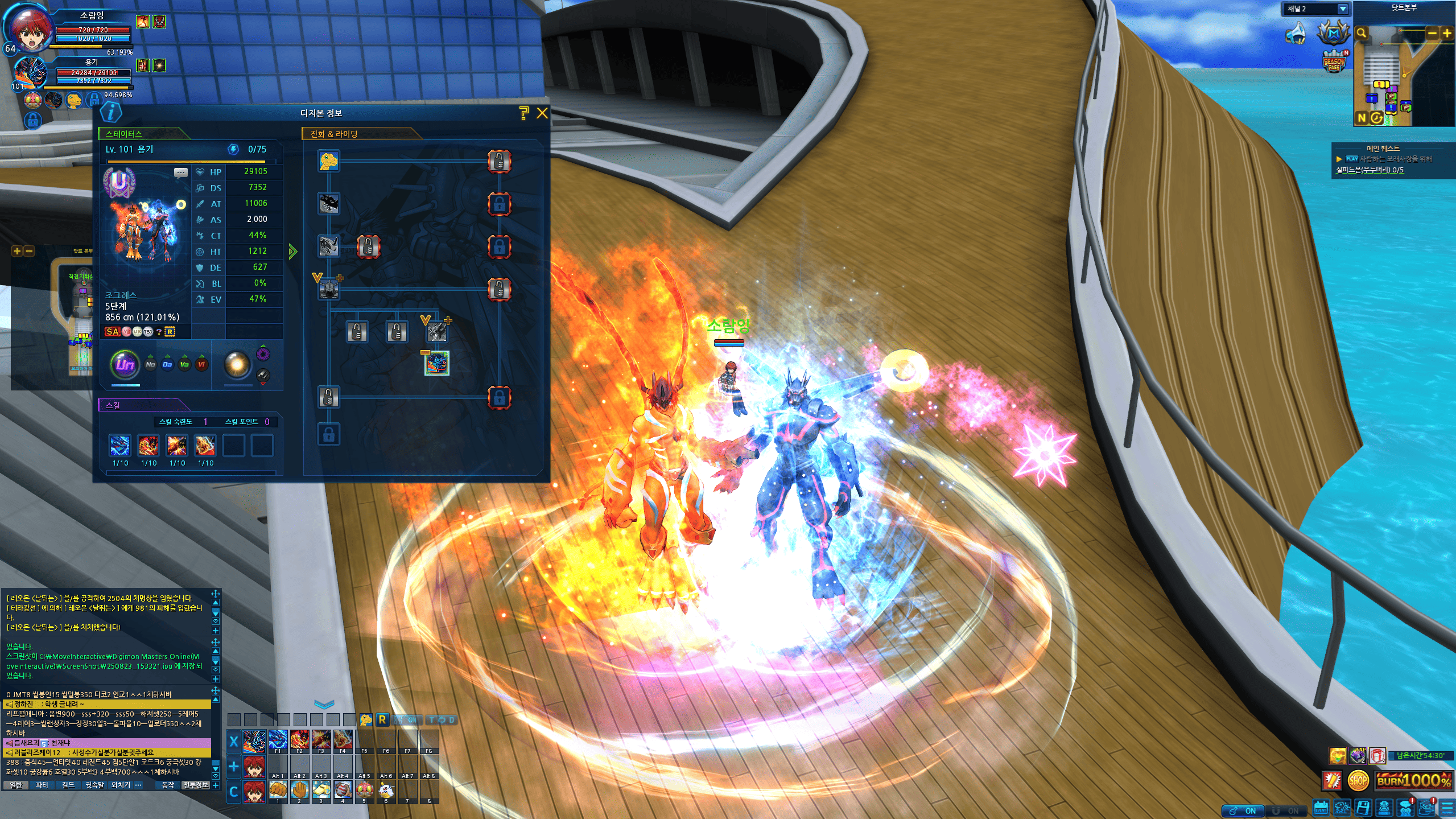Viewport: 1456px width, 819px height.
Task: Open the 채널 2 channel dropdown
Action: [x=1342, y=9]
